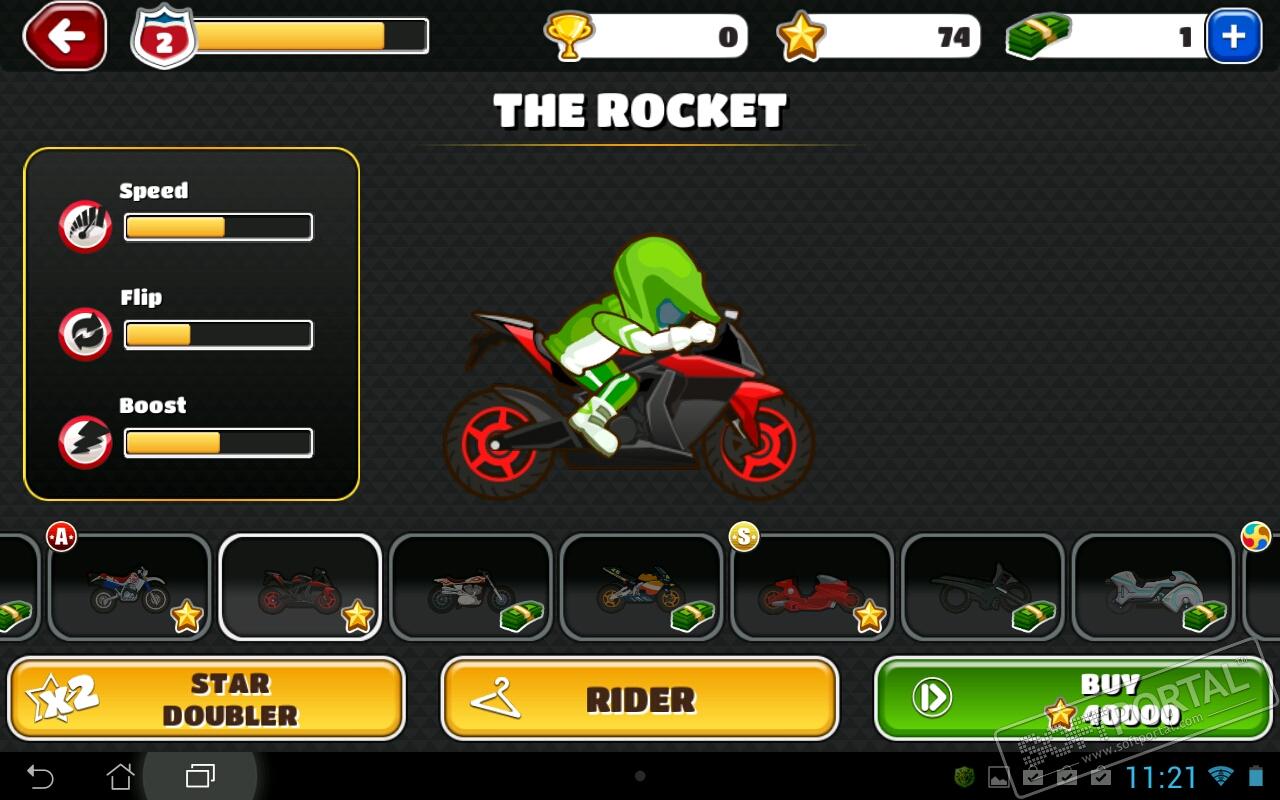Pick the pink and white bike tile

pyautogui.click(x=471, y=587)
